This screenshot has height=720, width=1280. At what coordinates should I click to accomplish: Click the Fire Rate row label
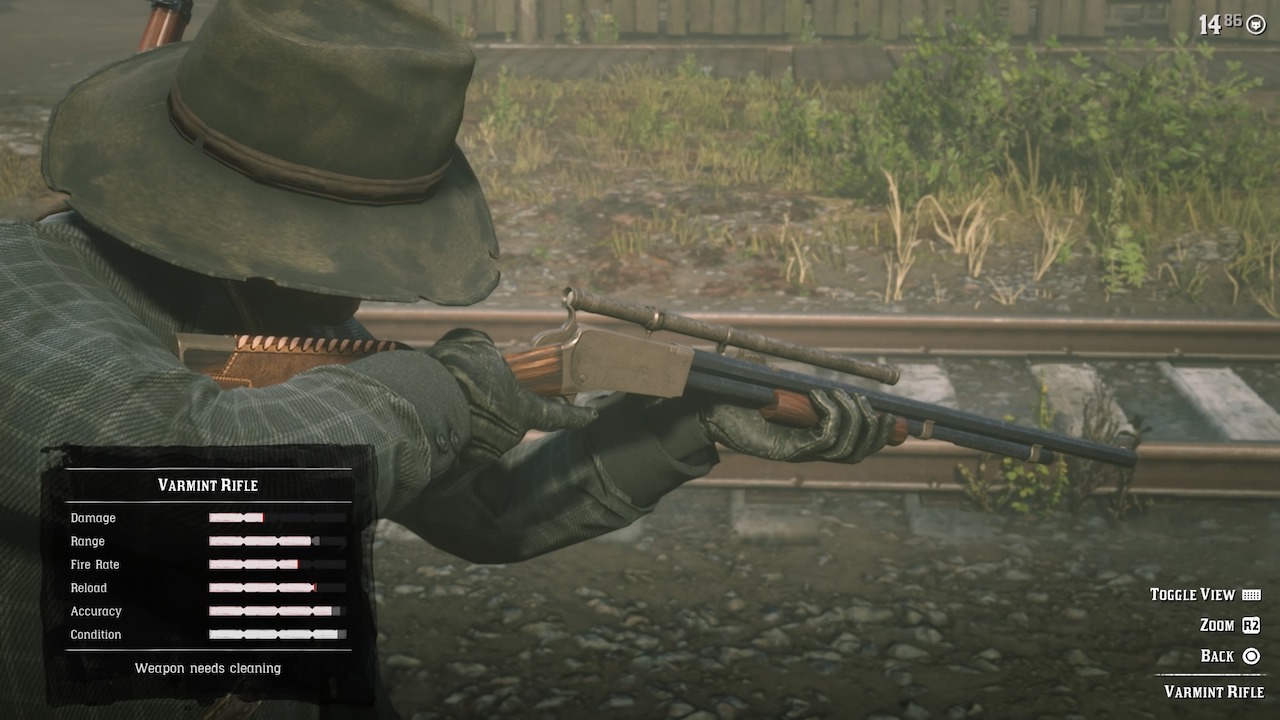96,565
